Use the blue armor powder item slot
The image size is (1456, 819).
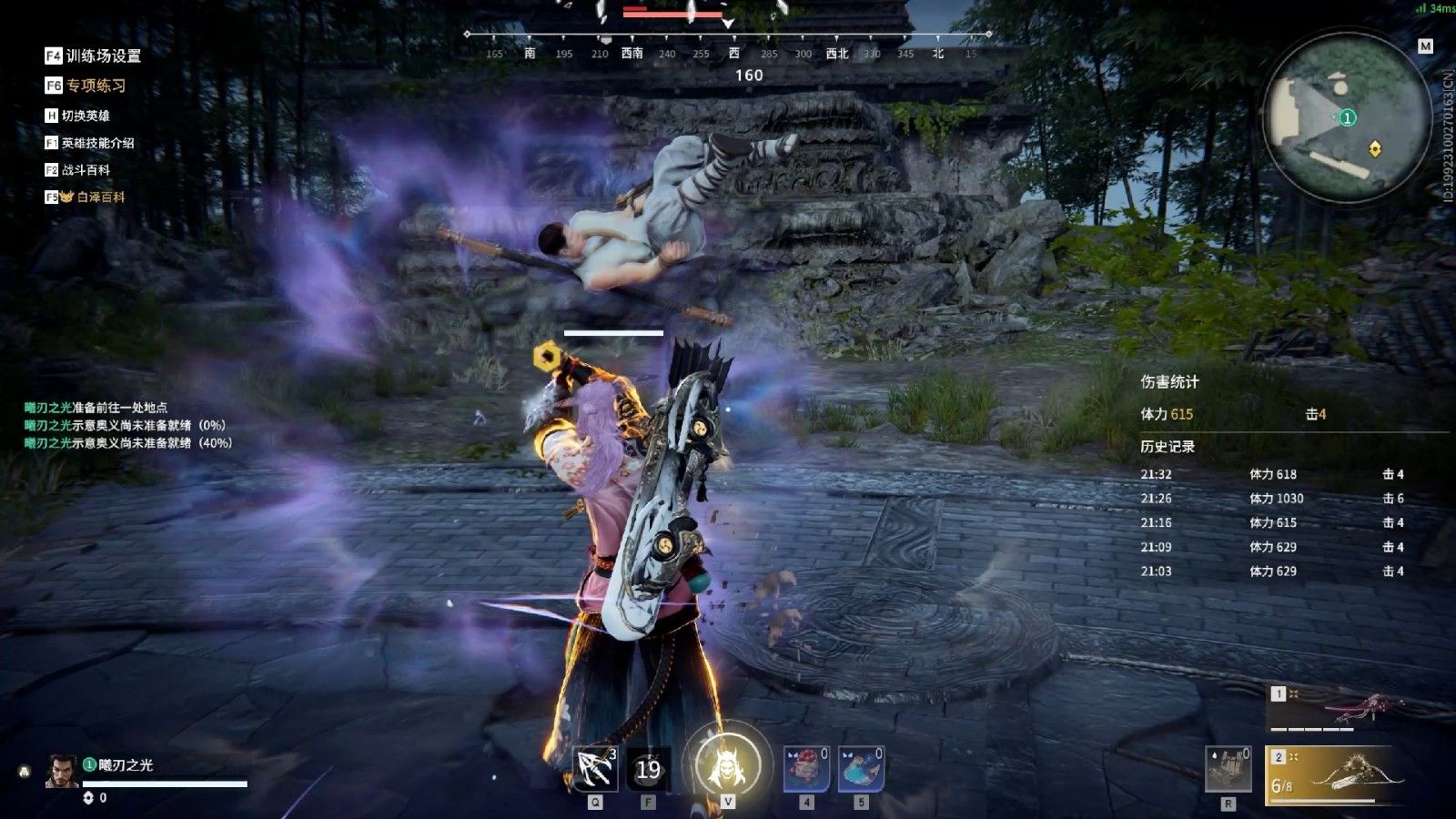pos(861,769)
